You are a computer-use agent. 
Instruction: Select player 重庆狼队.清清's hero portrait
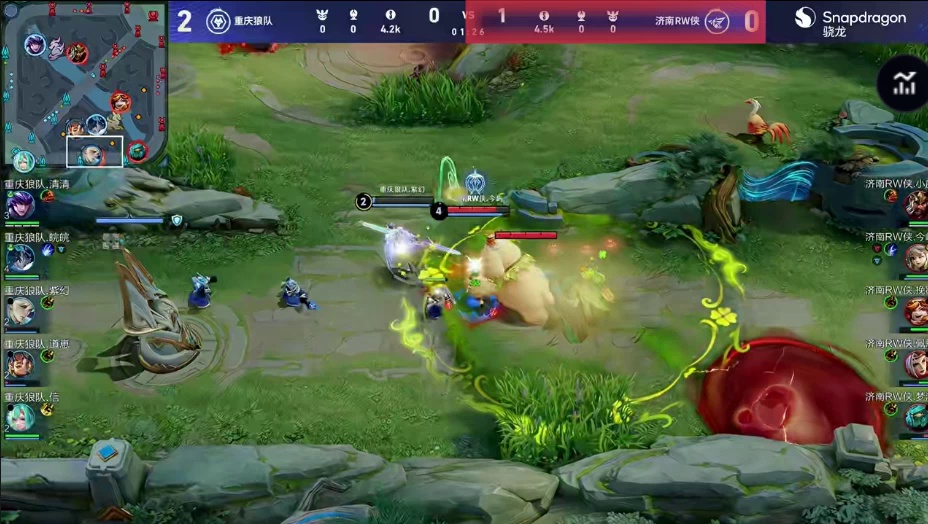coord(19,205)
